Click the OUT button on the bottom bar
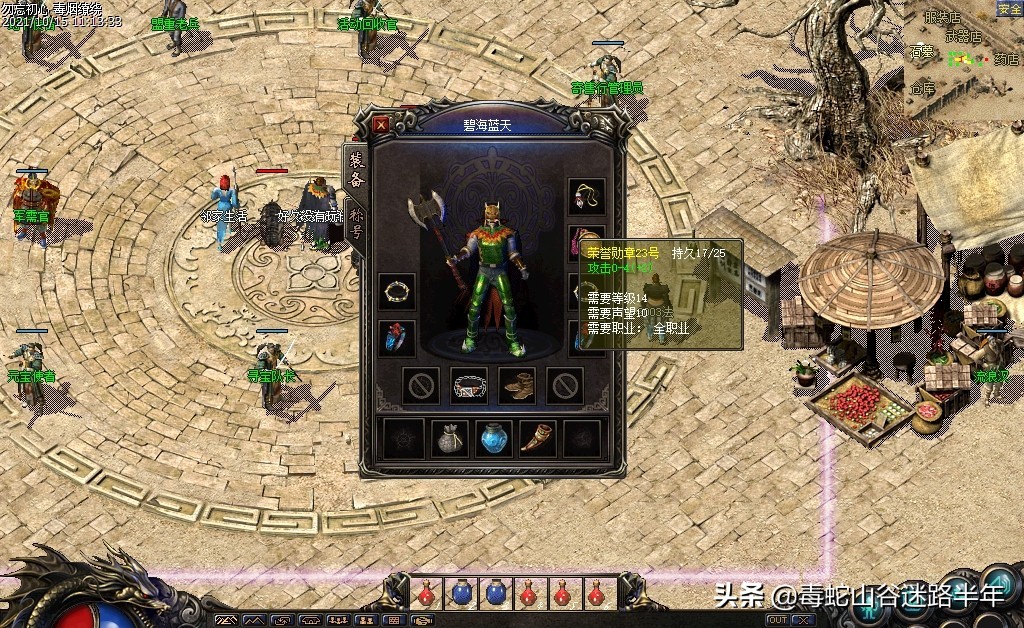This screenshot has height=628, width=1024. point(777,620)
